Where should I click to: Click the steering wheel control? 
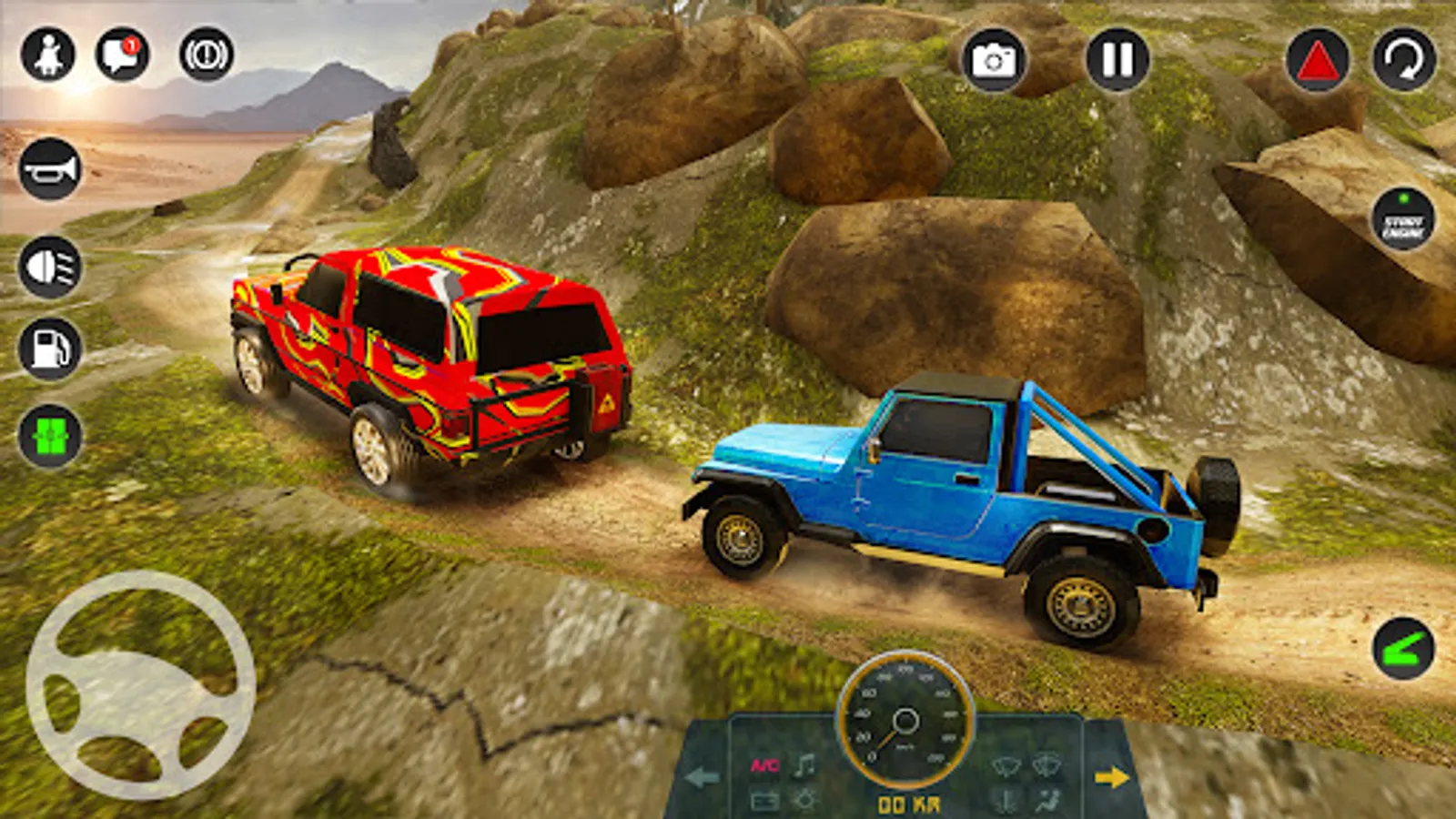(141, 685)
